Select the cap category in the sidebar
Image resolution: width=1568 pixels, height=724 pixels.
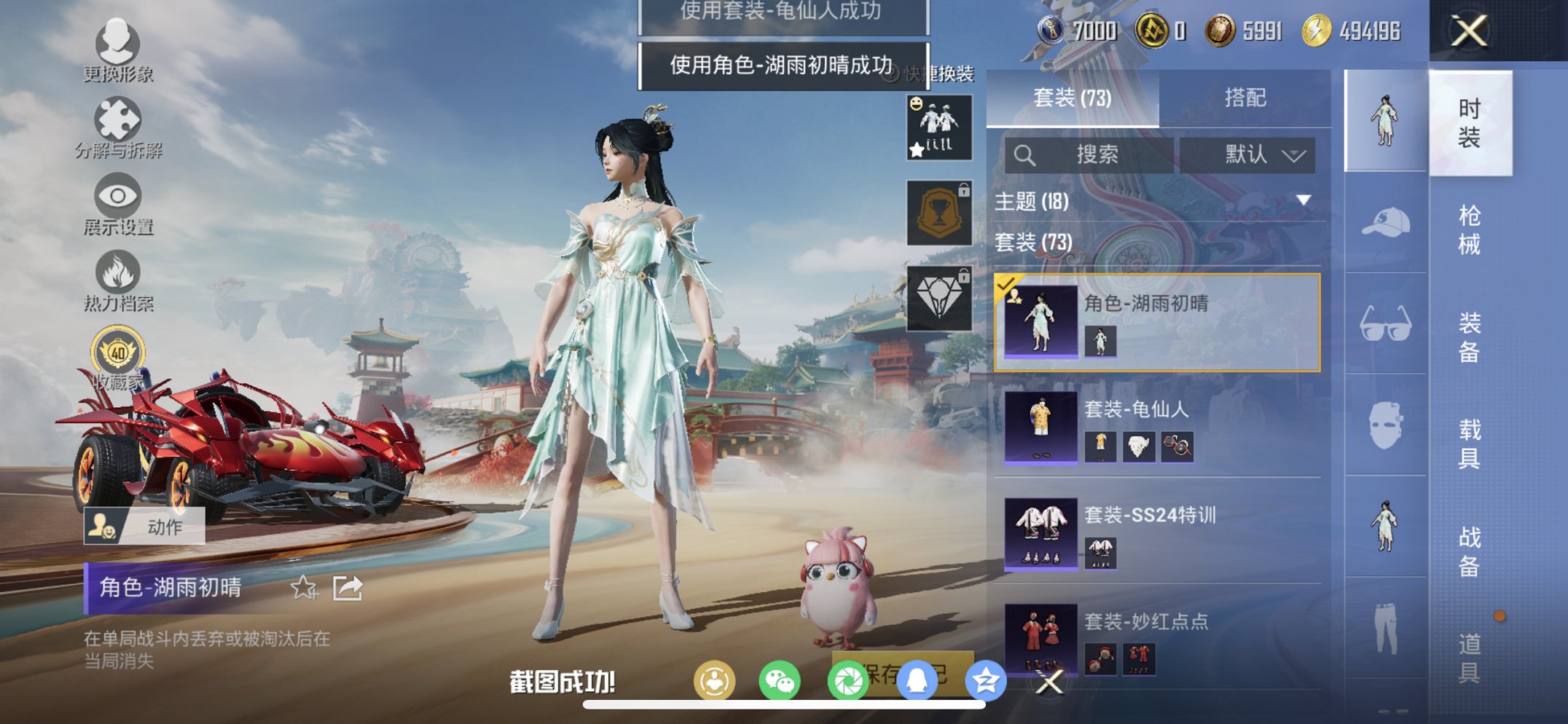tap(1387, 221)
